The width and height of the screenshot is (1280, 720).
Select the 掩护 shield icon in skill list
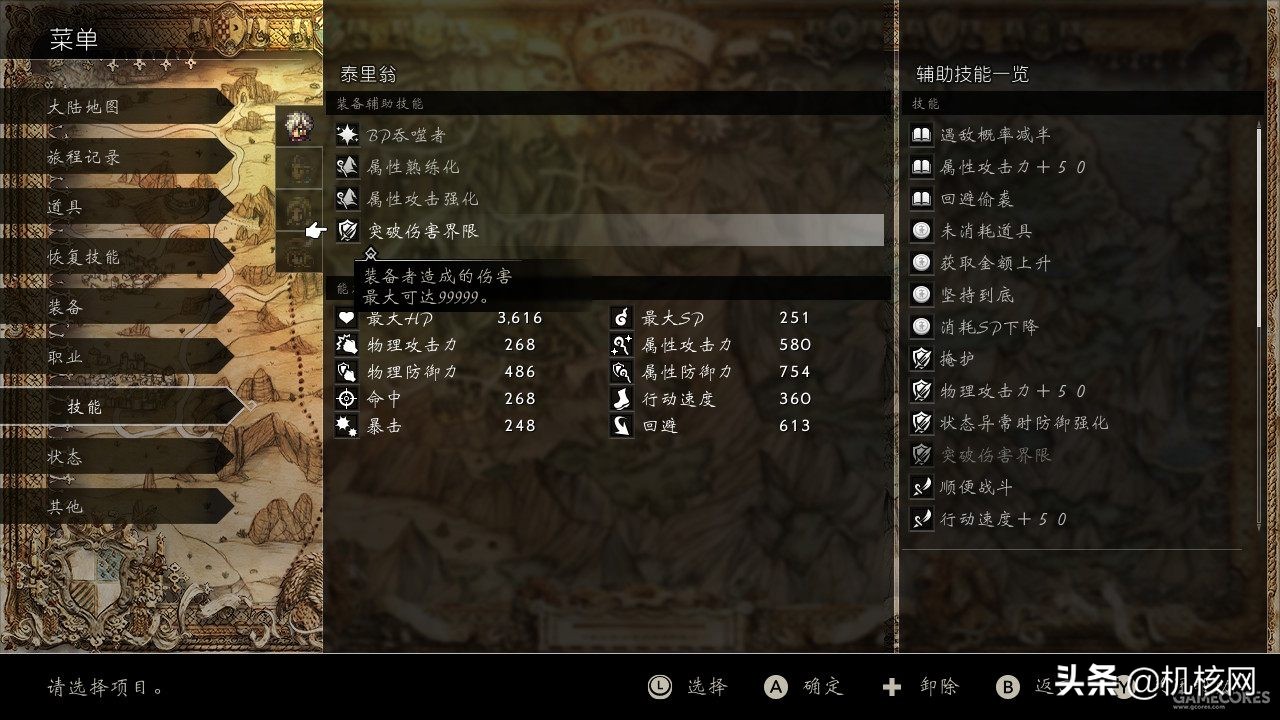(x=921, y=358)
